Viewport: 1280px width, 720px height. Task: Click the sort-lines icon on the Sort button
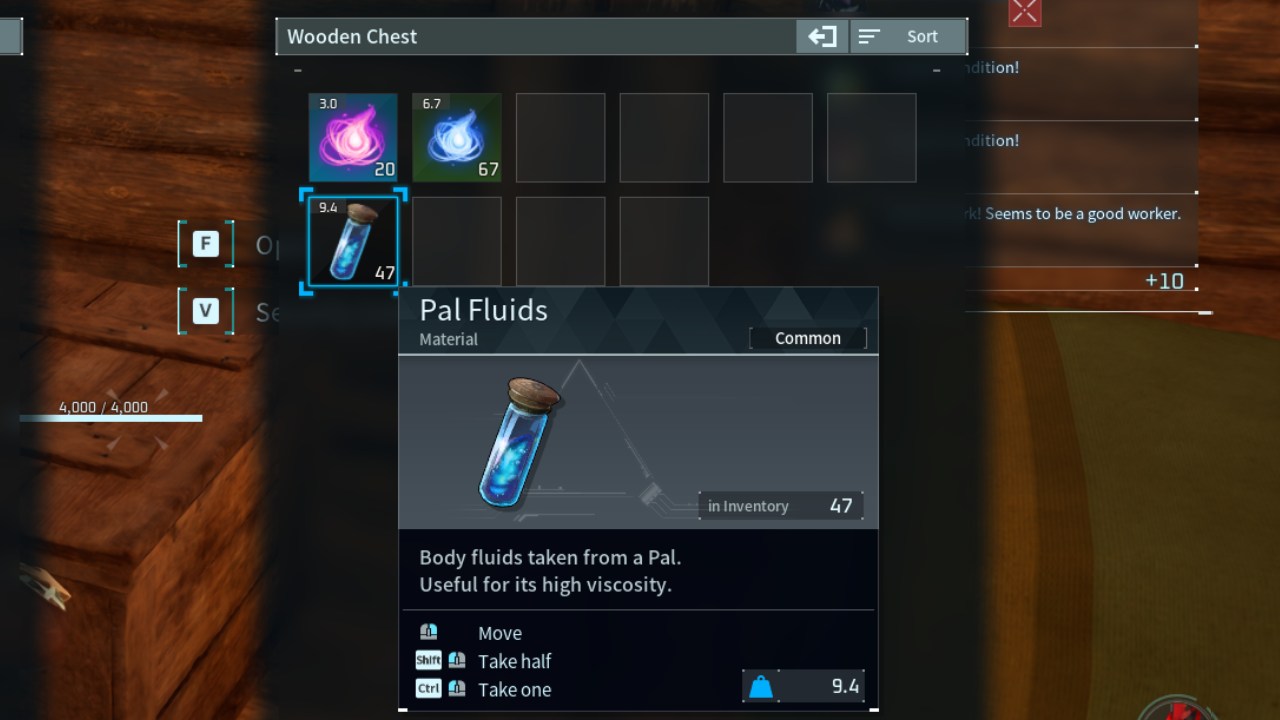pos(871,36)
